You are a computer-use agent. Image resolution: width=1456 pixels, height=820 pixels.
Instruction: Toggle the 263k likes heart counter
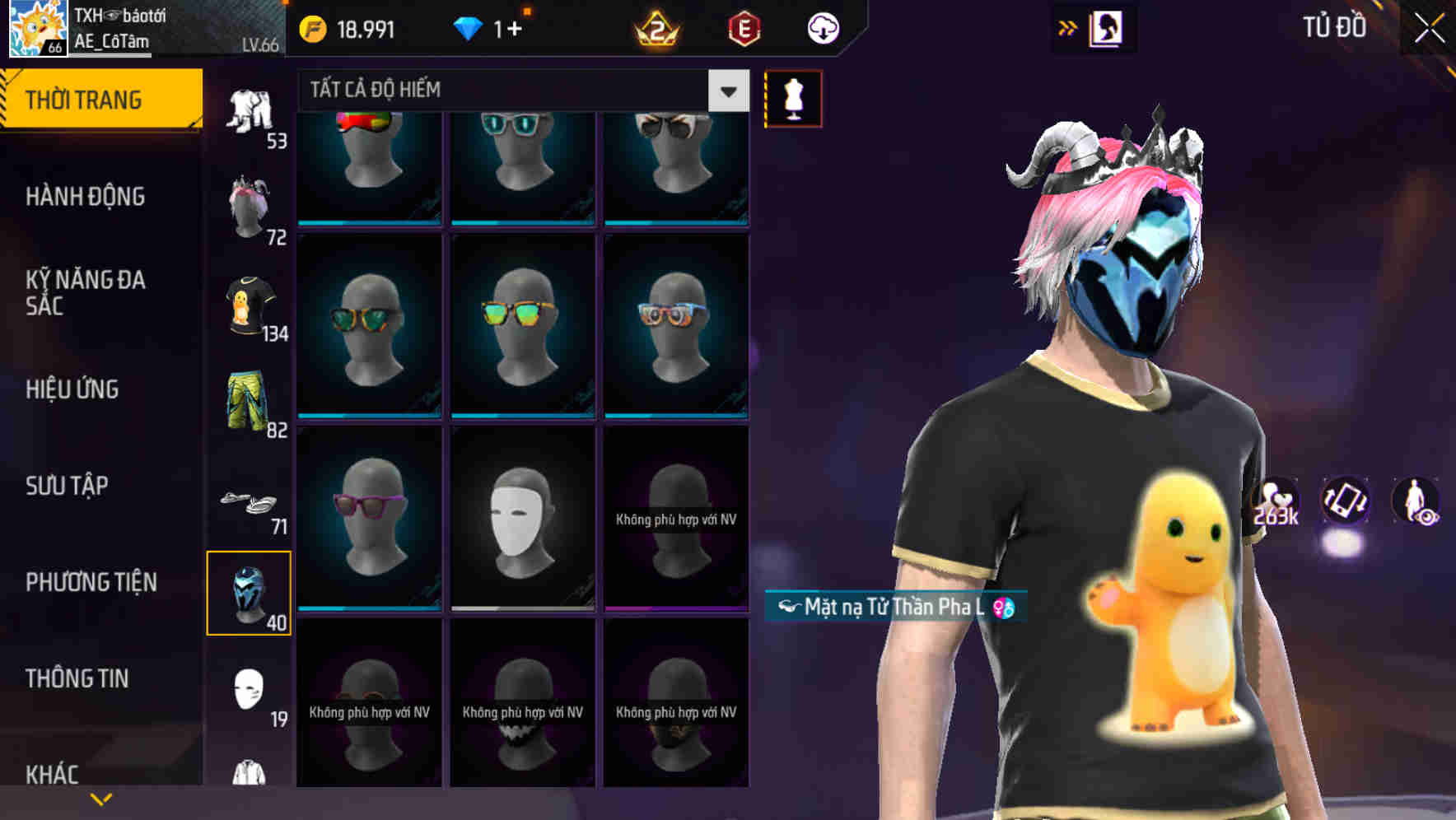pos(1280,502)
